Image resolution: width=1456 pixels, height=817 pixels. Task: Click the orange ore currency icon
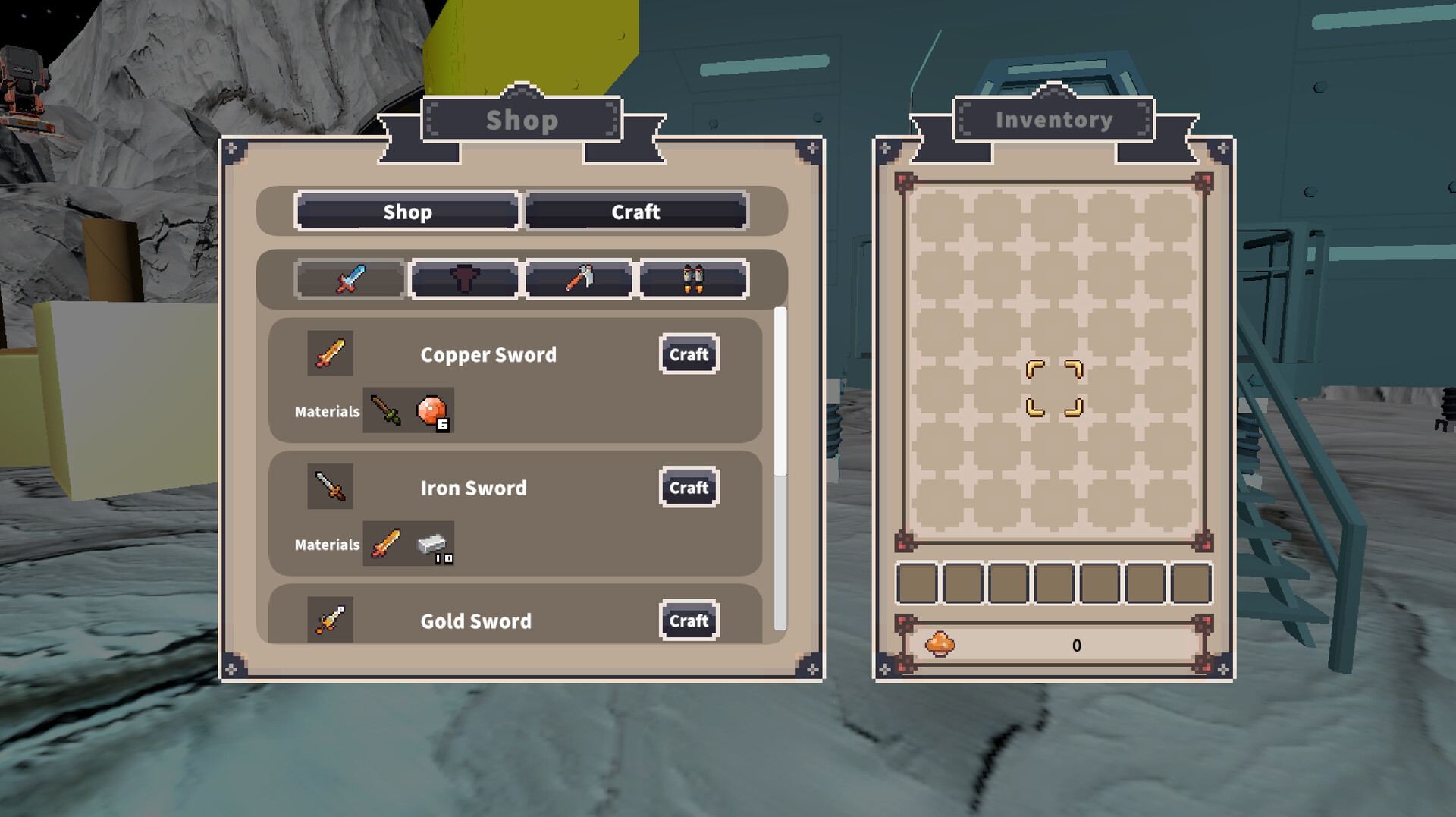coord(940,643)
